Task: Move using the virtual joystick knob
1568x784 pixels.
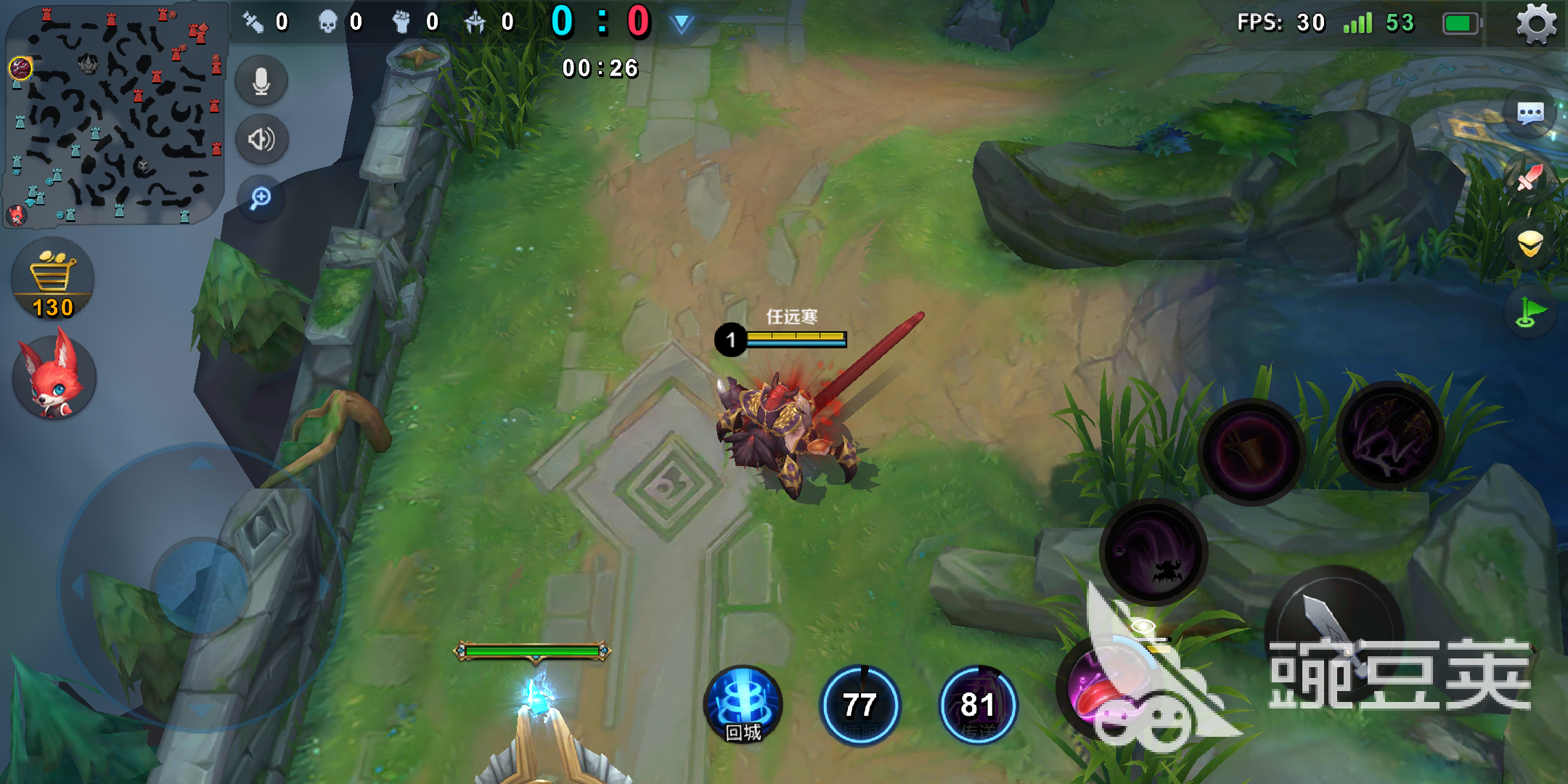Action: [x=201, y=587]
